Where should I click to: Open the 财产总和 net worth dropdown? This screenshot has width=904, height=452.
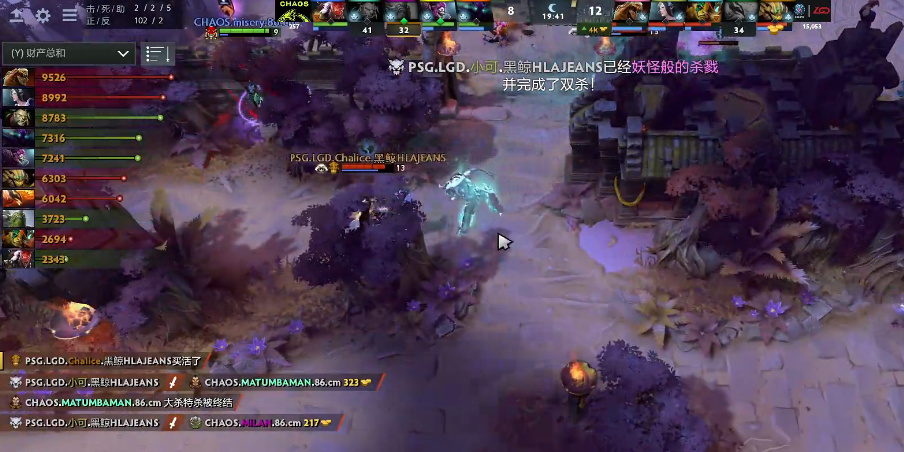[68, 53]
